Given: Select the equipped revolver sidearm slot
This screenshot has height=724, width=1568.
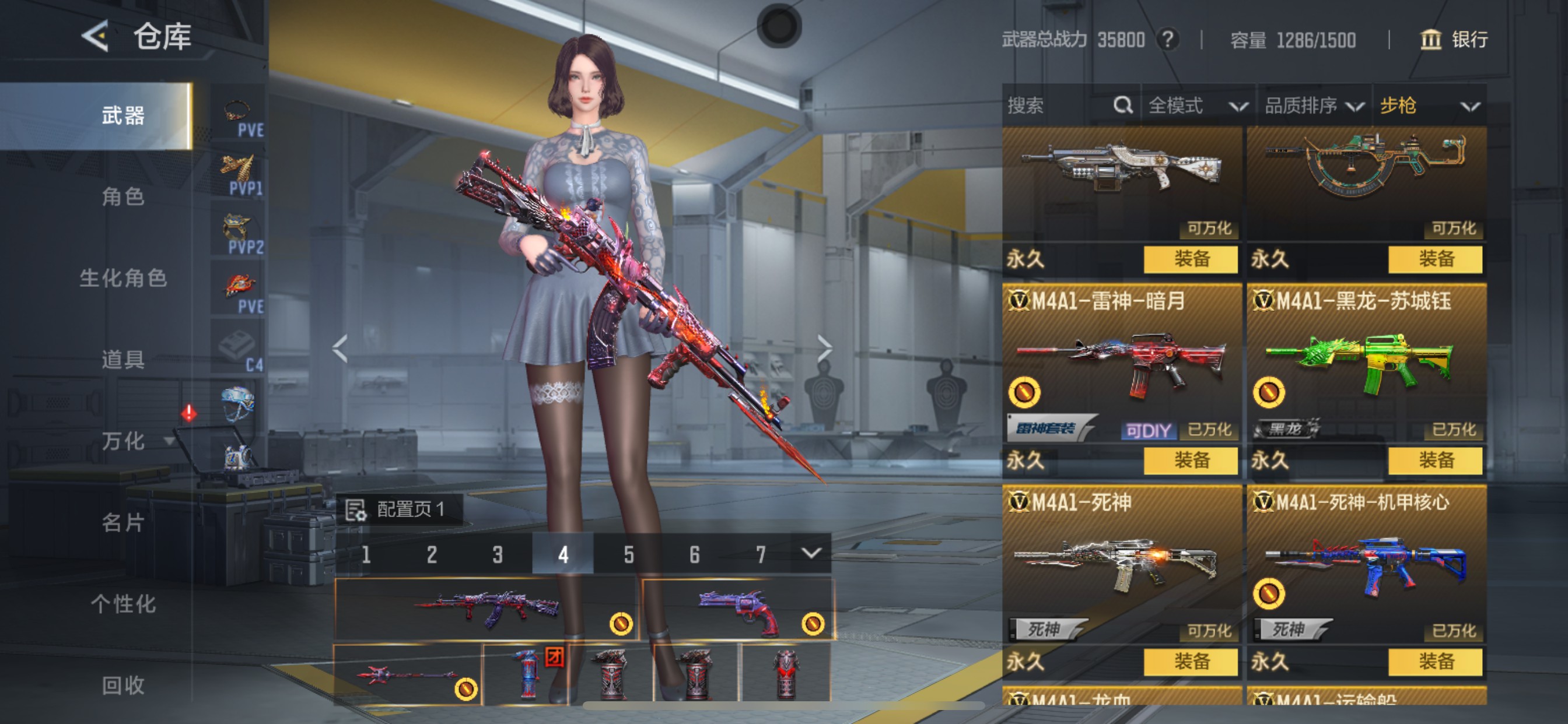Looking at the screenshot, I should click(737, 609).
